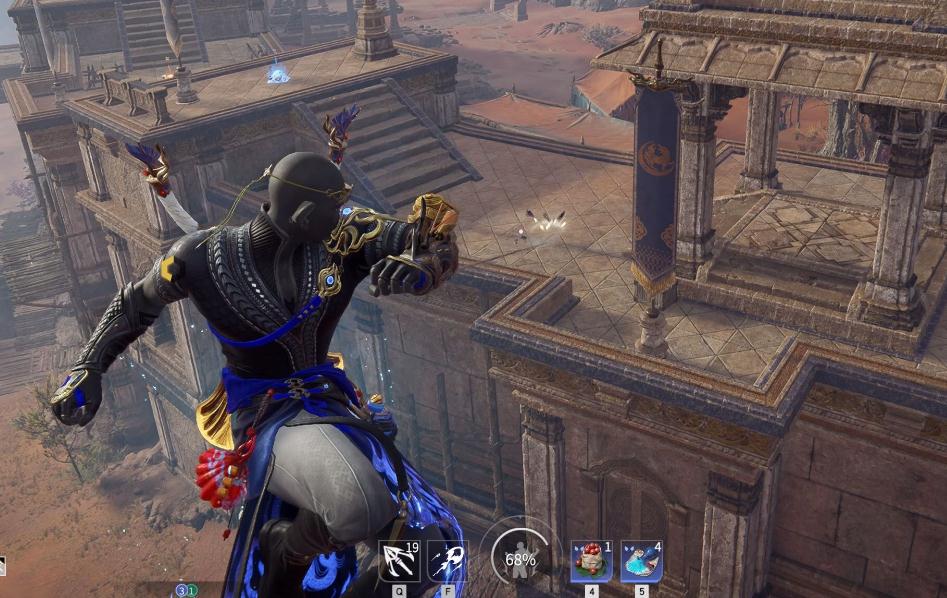Image resolution: width=947 pixels, height=598 pixels.
Task: Activate the flying dash skill icon
Action: [x=447, y=561]
